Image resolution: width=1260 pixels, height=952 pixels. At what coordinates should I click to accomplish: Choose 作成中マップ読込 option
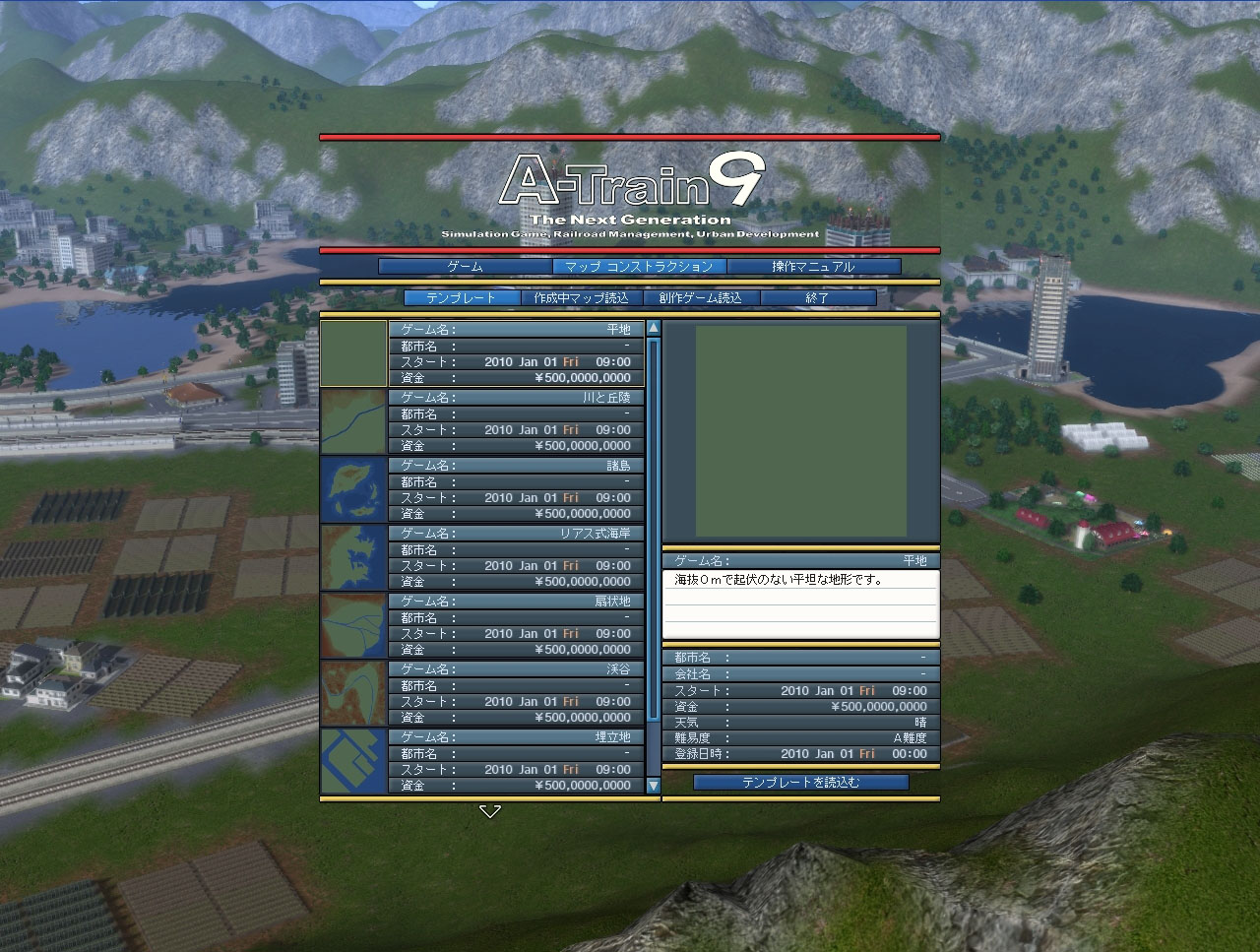581,298
